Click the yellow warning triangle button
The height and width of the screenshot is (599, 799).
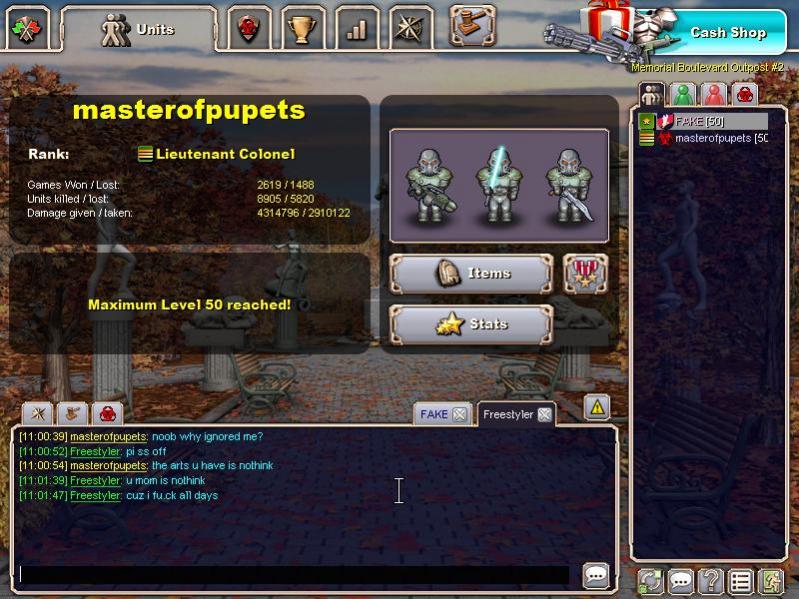point(596,407)
